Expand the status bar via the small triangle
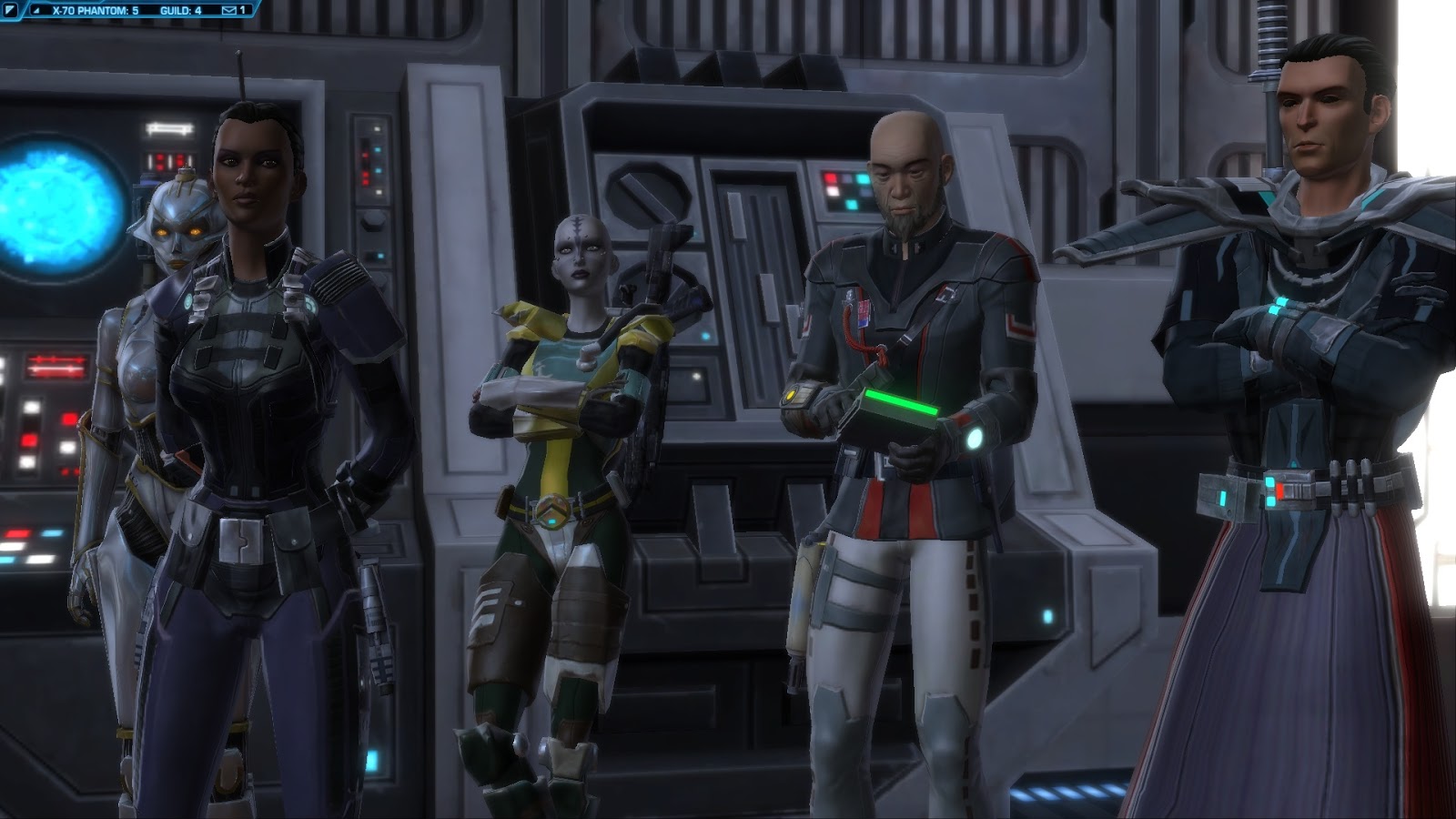Viewport: 1456px width, 819px height. 37,11
